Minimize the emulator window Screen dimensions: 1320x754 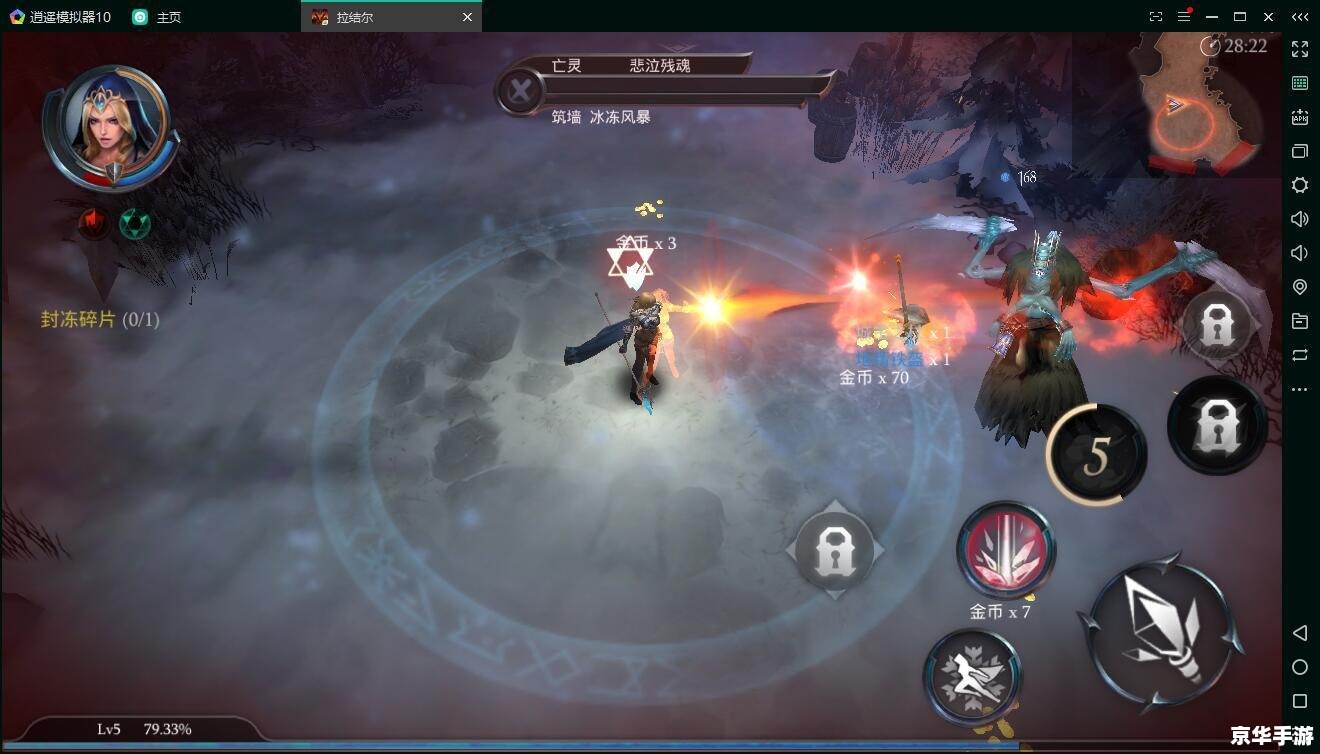click(1212, 17)
